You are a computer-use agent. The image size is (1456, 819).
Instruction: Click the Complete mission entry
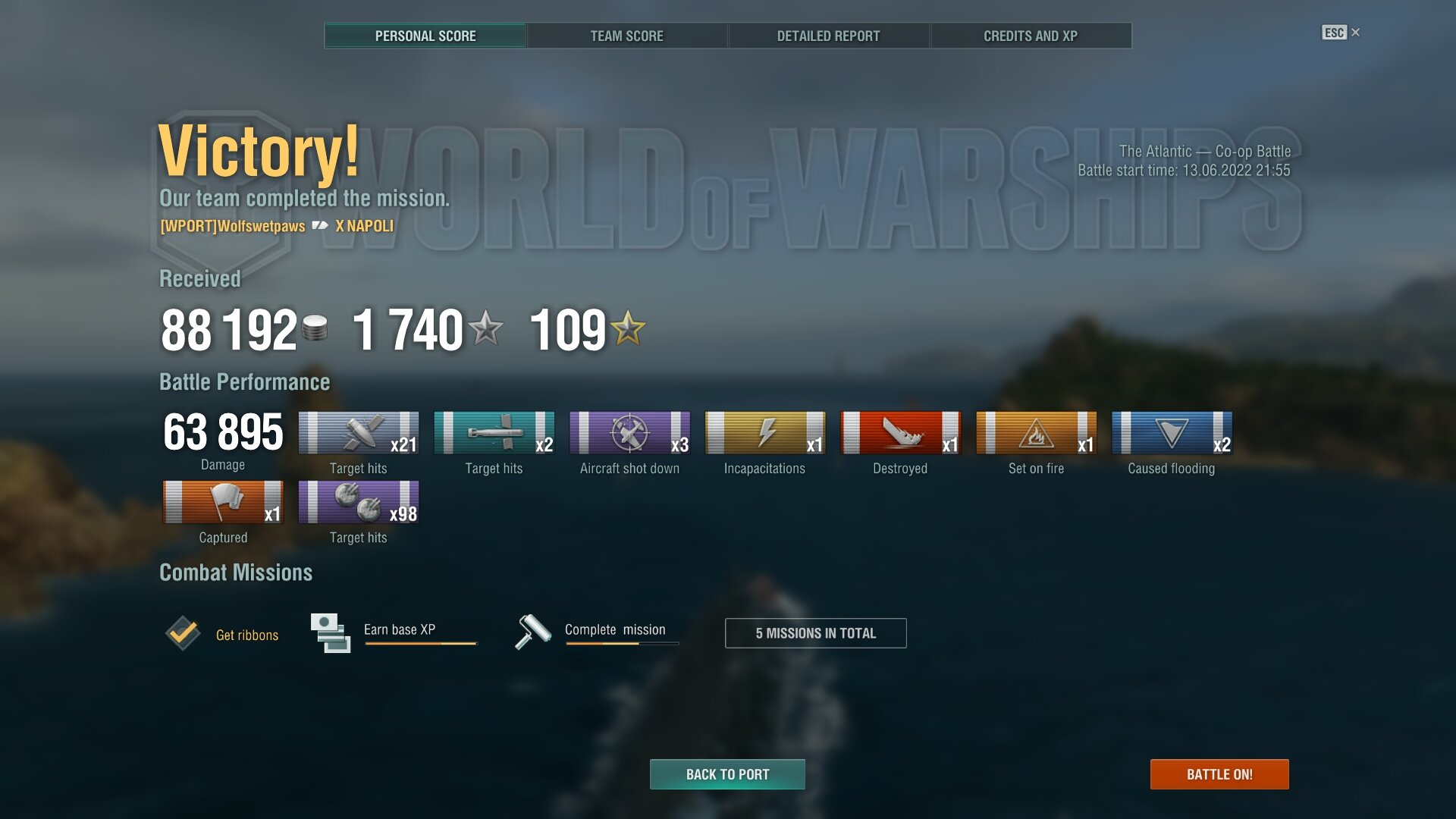tap(614, 630)
